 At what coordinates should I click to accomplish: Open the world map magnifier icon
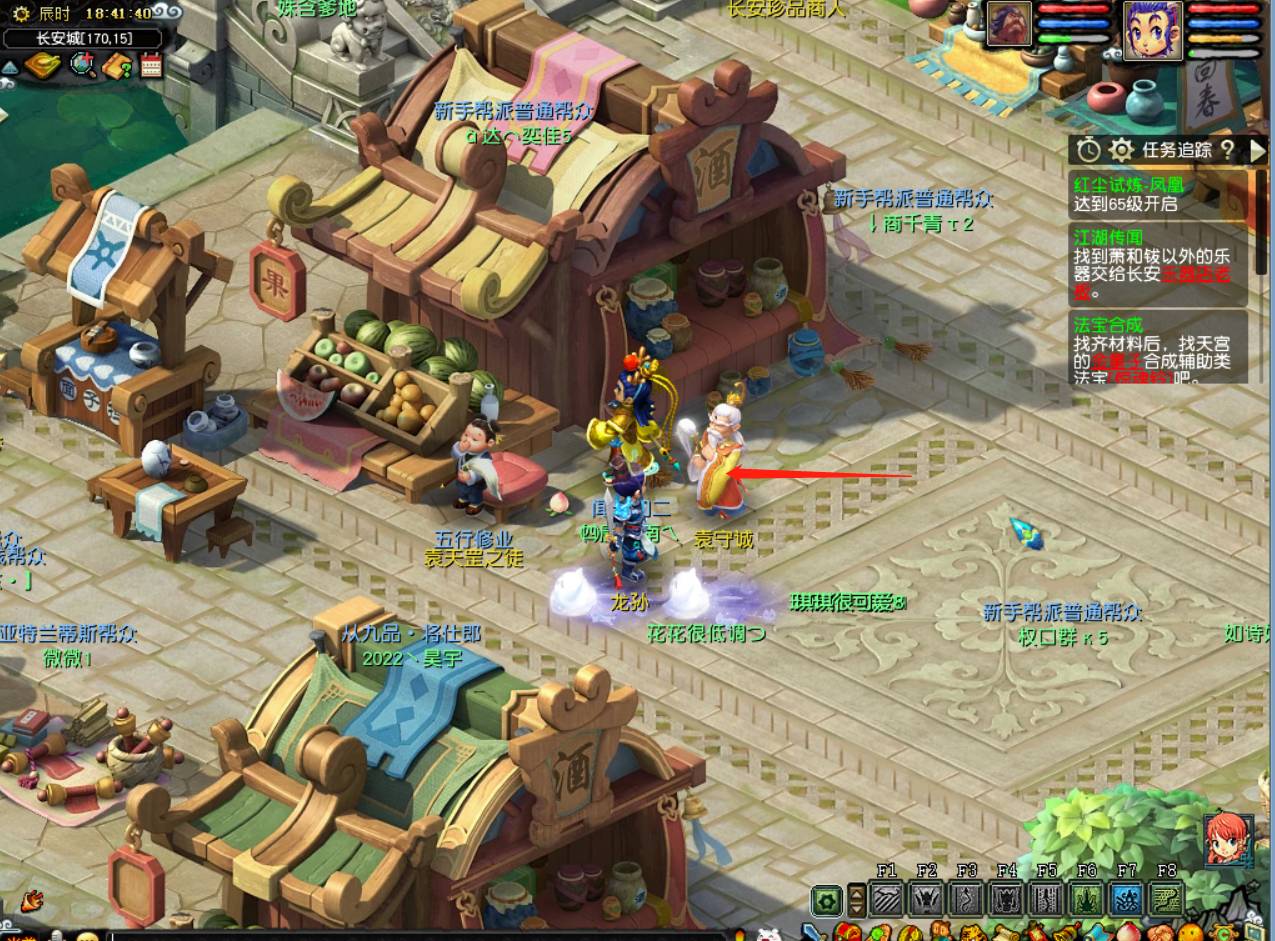(x=83, y=67)
